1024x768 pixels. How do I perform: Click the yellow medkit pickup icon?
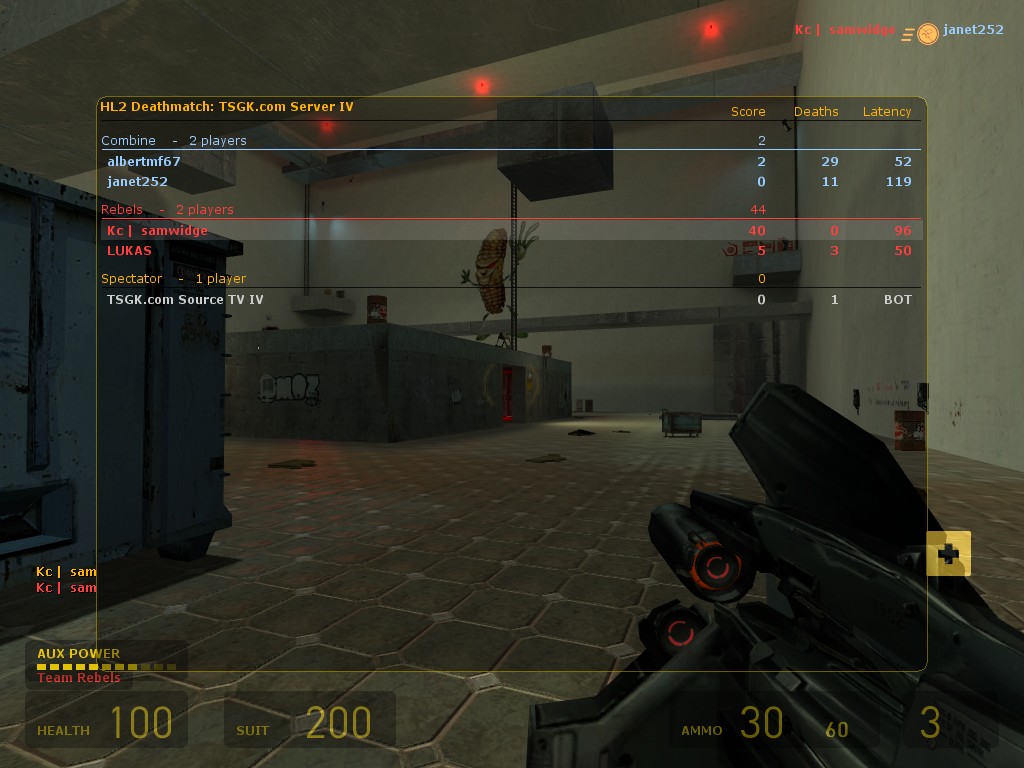click(948, 553)
